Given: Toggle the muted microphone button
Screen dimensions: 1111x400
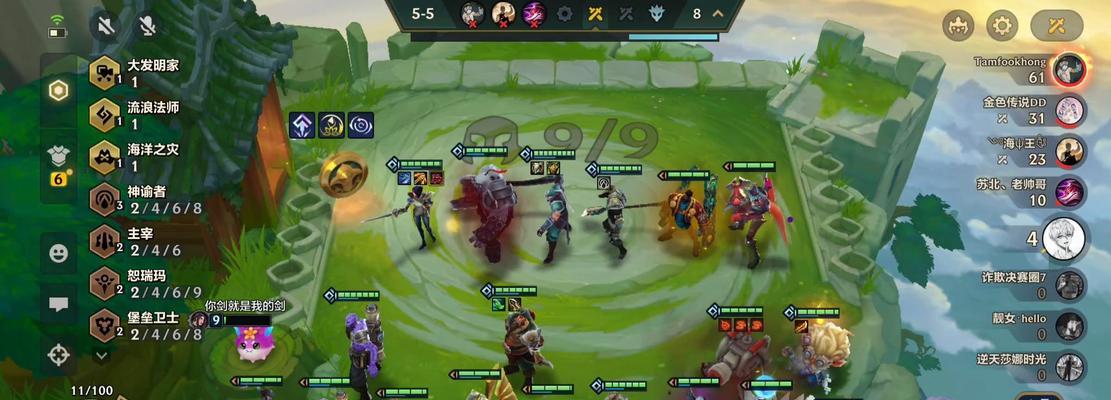Looking at the screenshot, I should (x=148, y=25).
